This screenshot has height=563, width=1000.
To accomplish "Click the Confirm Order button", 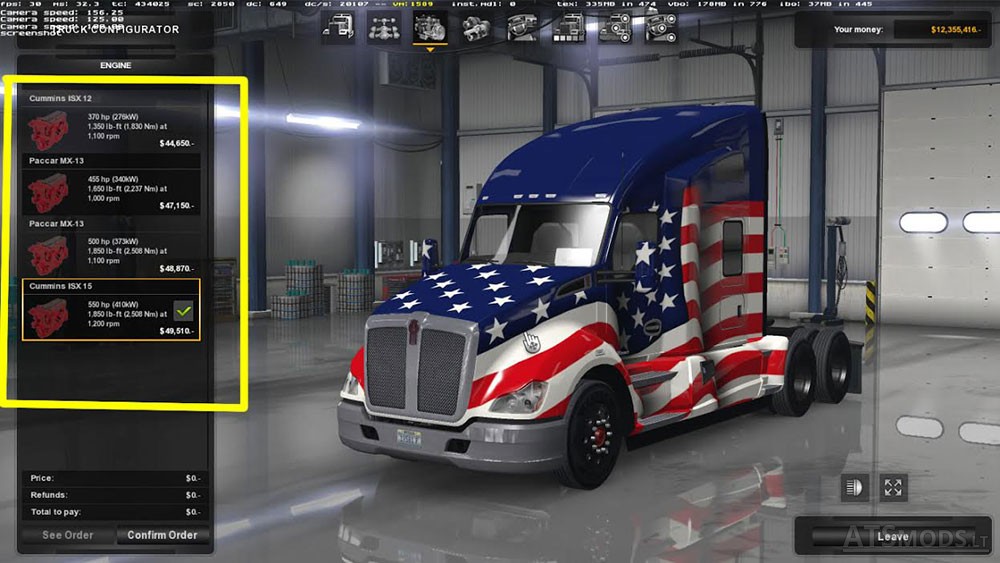I will tap(162, 535).
